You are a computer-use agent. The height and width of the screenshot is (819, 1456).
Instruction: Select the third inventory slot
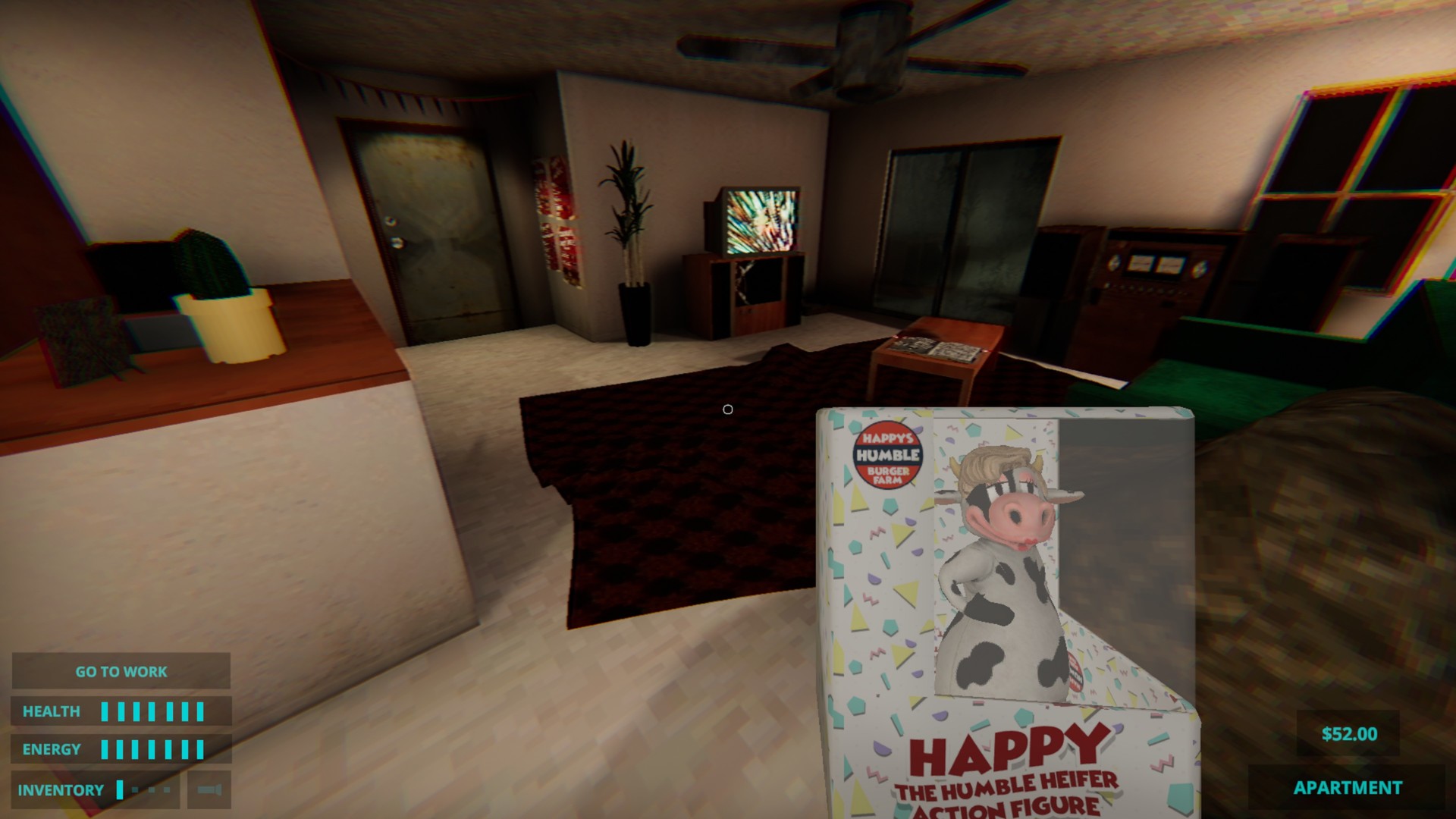point(152,789)
